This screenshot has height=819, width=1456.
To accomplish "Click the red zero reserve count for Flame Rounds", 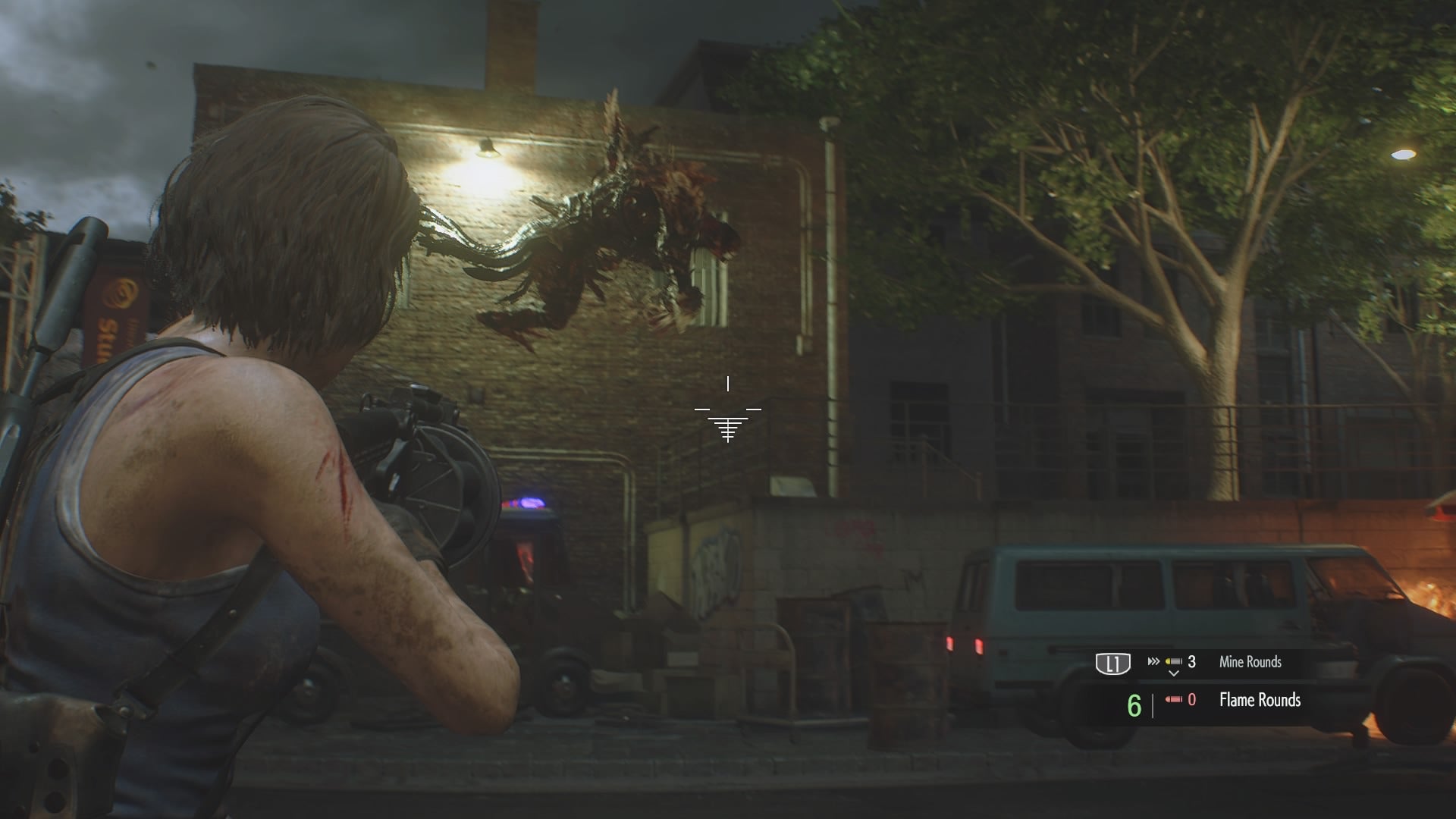I will 1194,700.
